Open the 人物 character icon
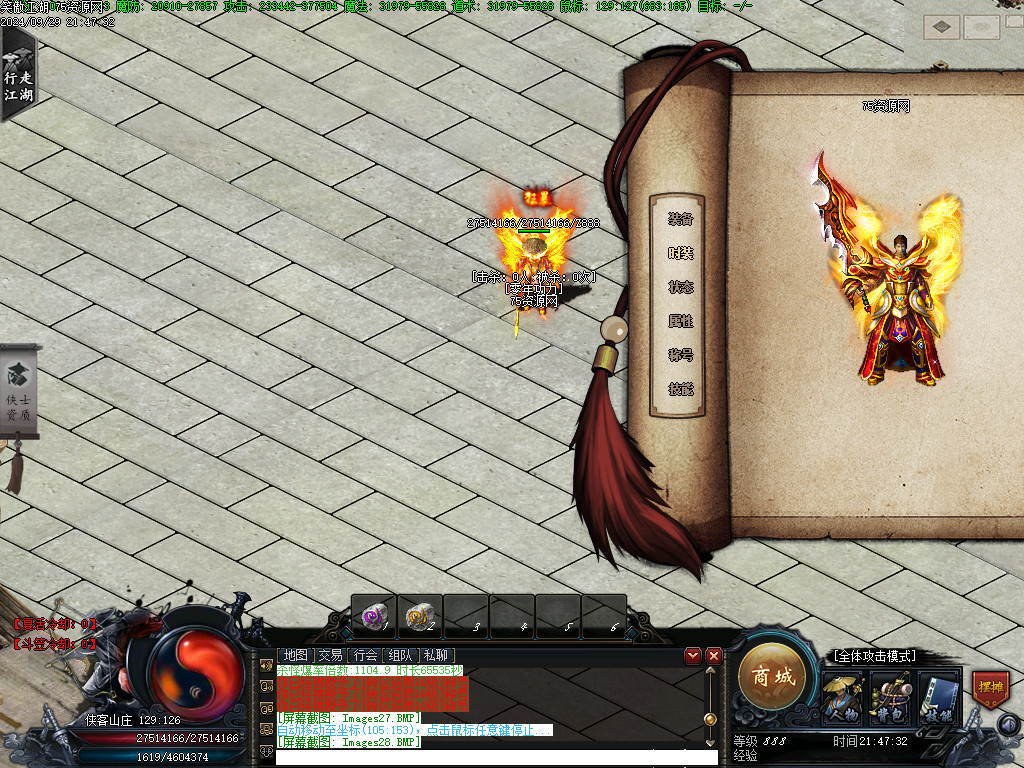Screen dimensions: 1024x768 pyautogui.click(x=840, y=696)
